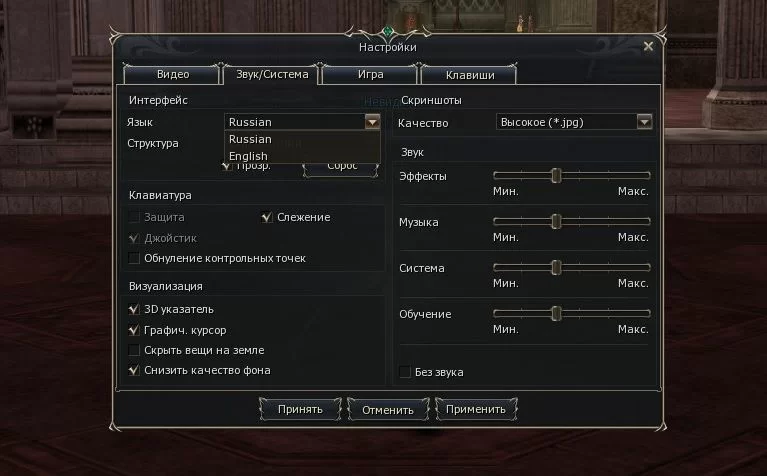Switch to the Клавиши tab

(470, 74)
